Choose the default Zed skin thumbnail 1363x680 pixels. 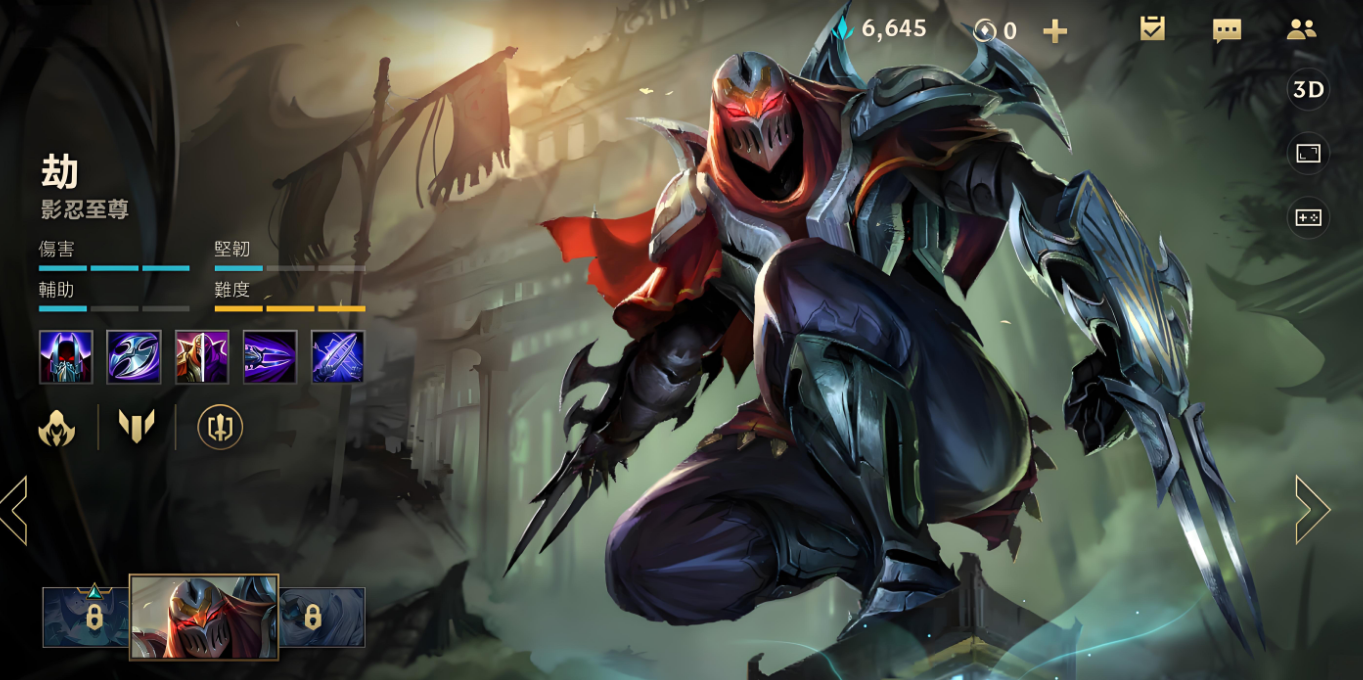coord(204,617)
